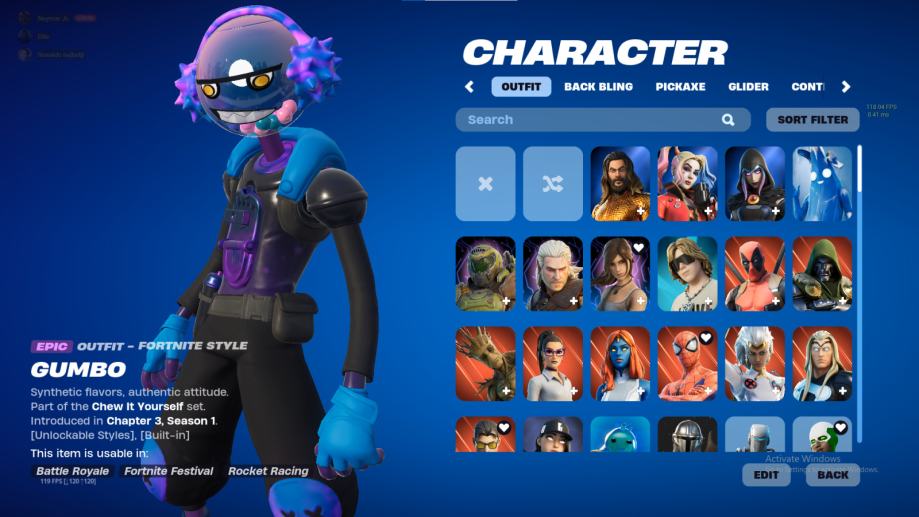Select the blue-skinned Mystique outfit
This screenshot has height=517, width=919.
(620, 363)
